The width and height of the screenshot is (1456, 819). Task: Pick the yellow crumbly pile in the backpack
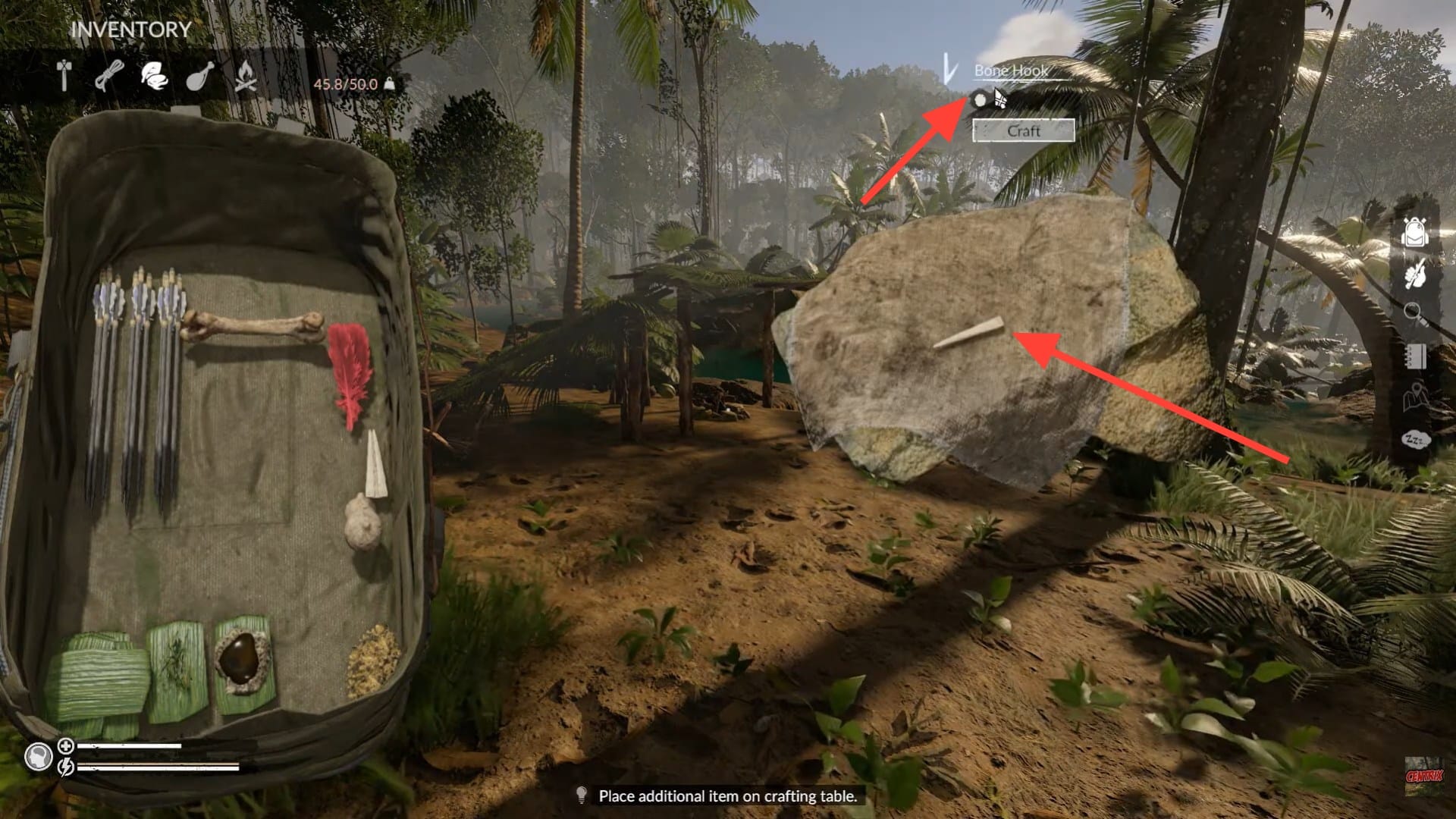pos(372,660)
